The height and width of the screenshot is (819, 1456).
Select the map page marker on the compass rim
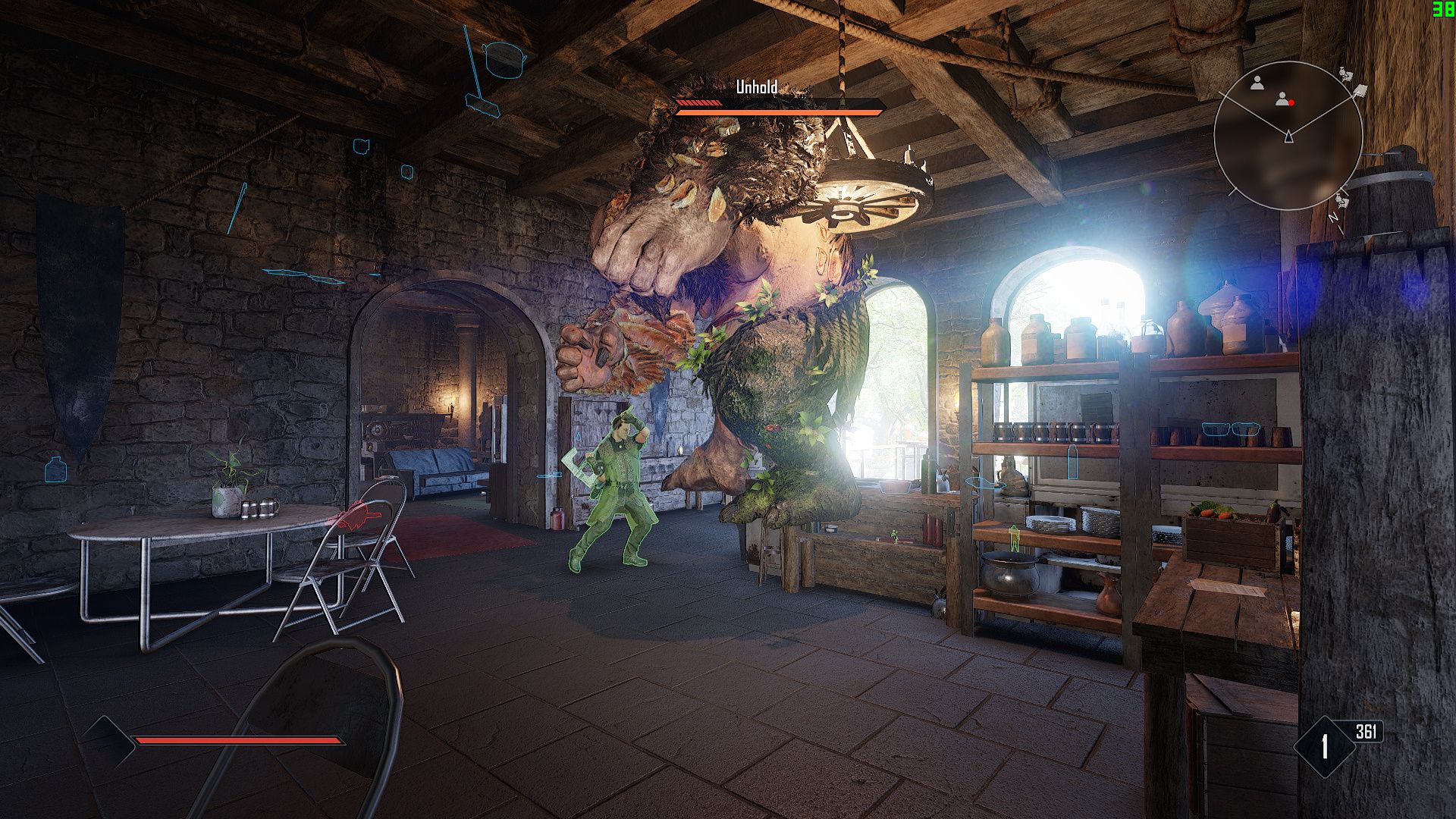coord(1360,91)
